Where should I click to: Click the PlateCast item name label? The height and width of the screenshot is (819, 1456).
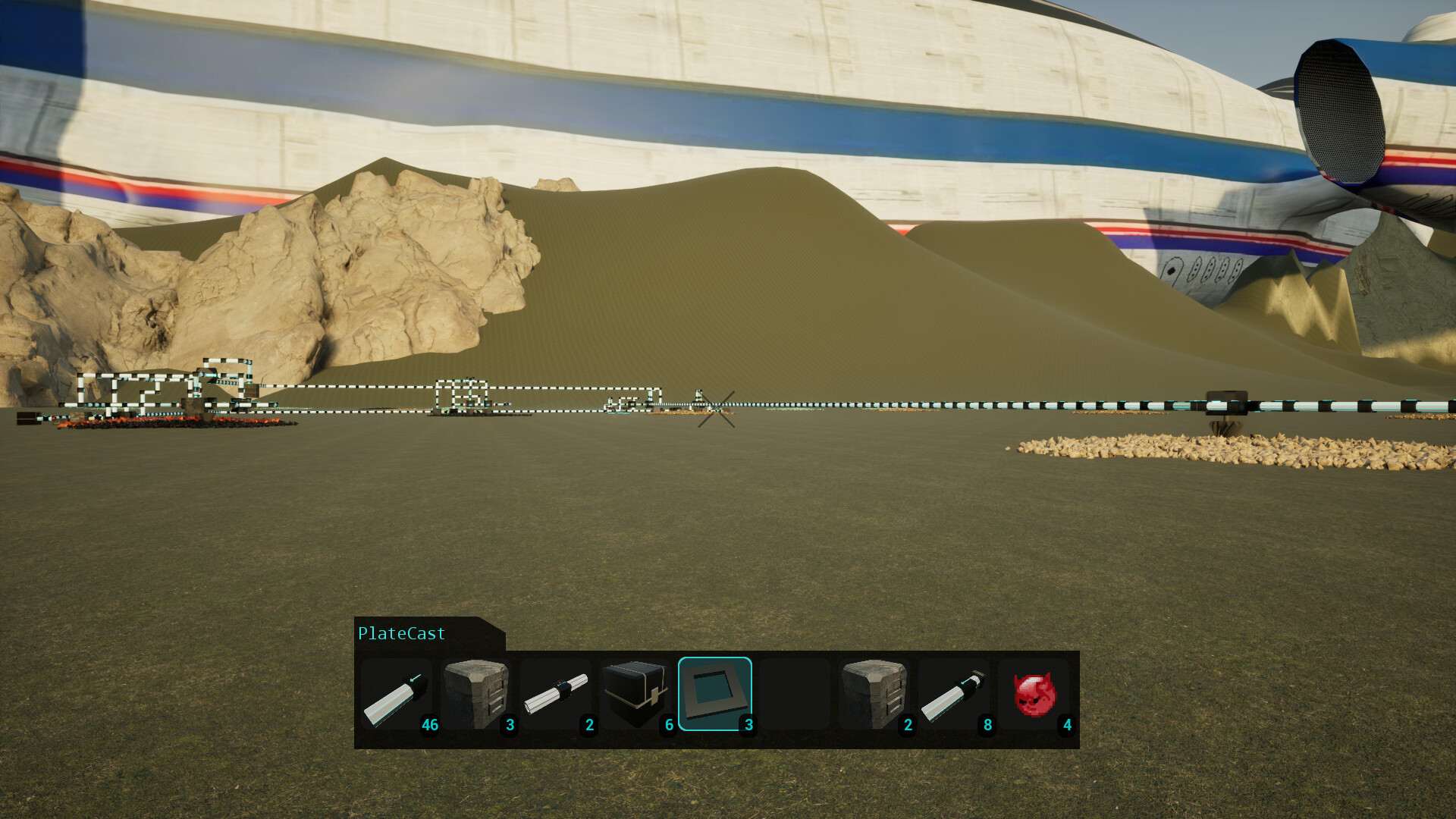tap(401, 633)
